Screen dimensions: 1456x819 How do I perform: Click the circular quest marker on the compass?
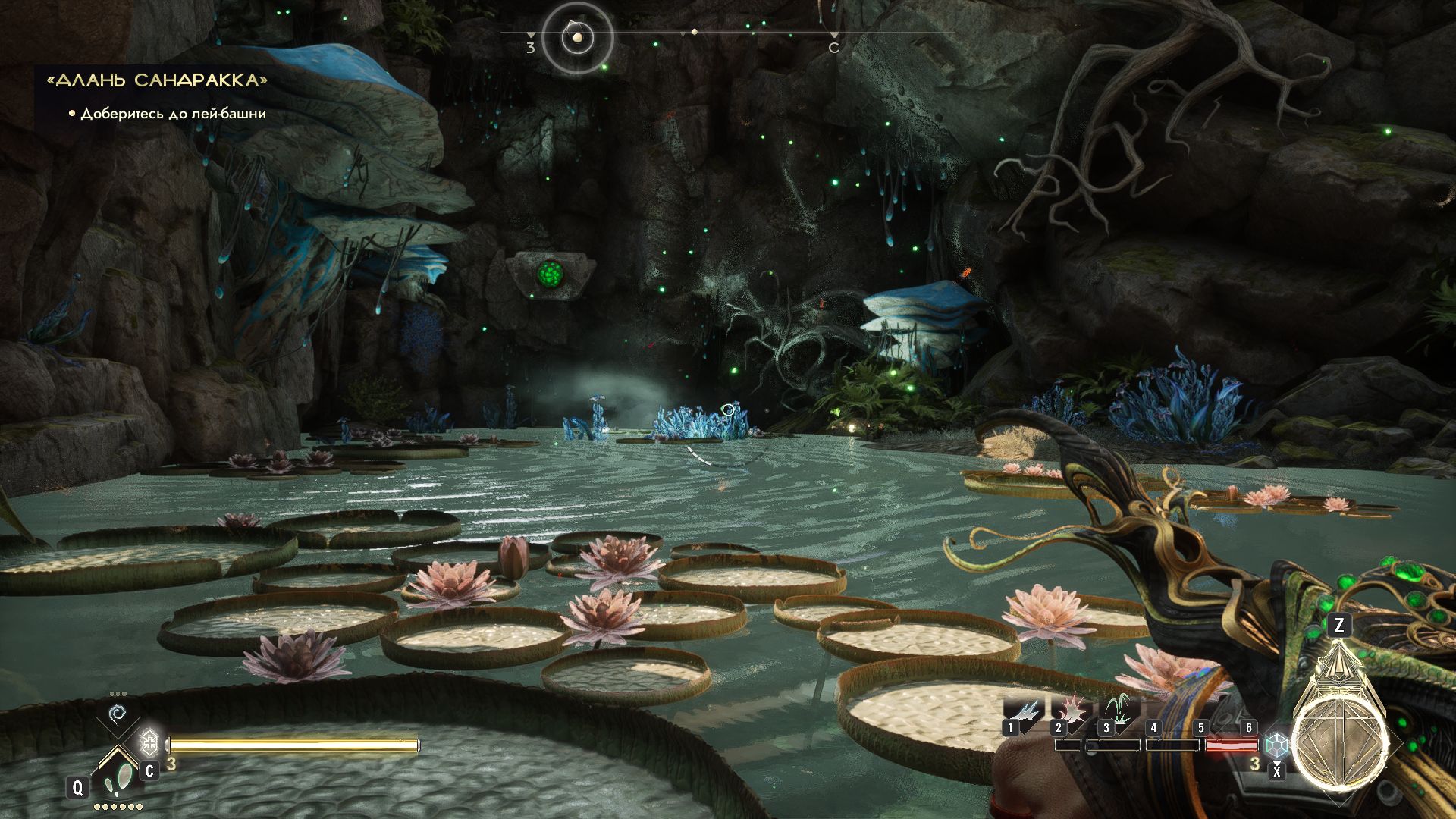(x=578, y=37)
